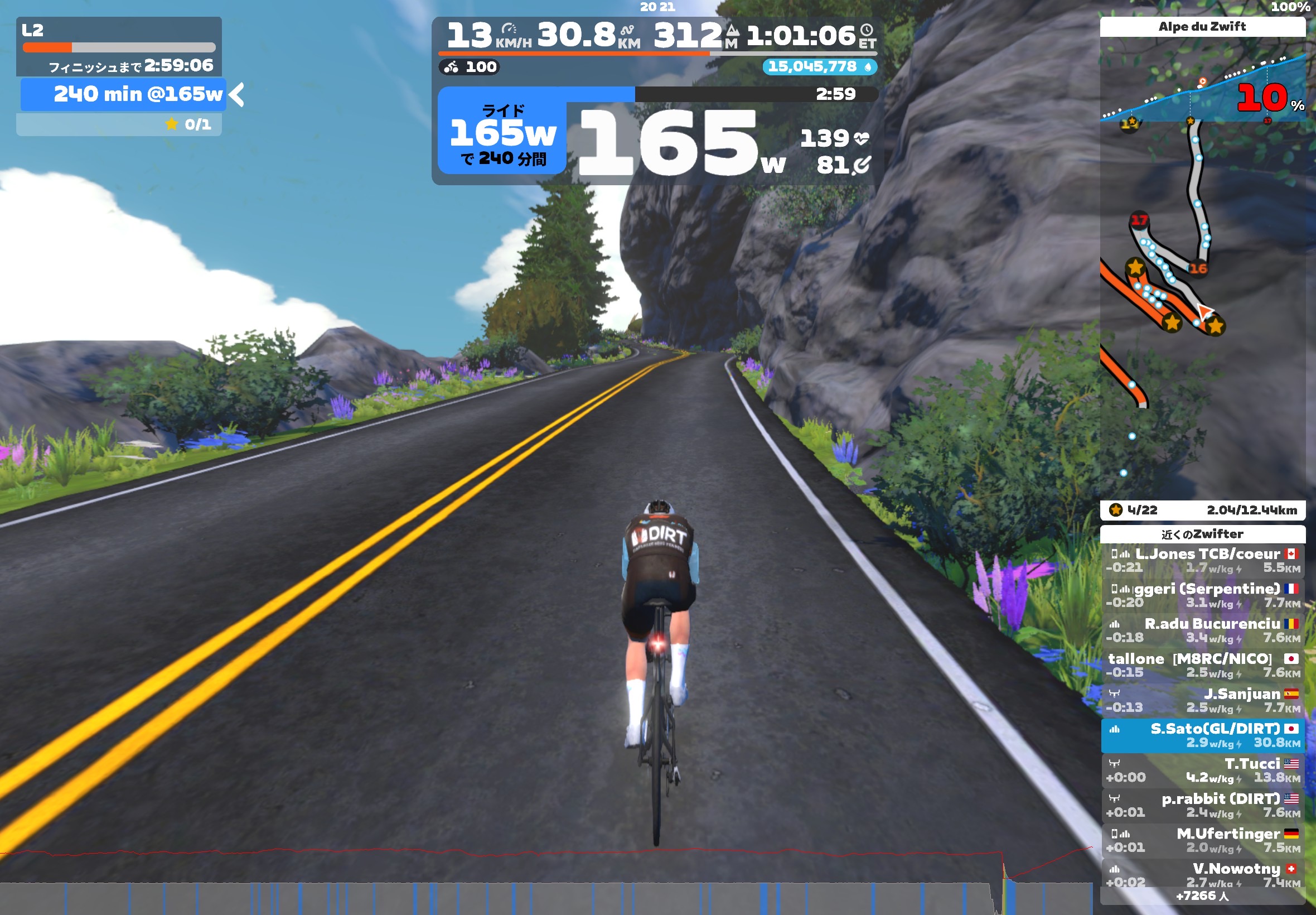The height and width of the screenshot is (915, 1316).
Task: Highlight S.Sato(GL/DIRT) rider row
Action: click(x=1202, y=735)
